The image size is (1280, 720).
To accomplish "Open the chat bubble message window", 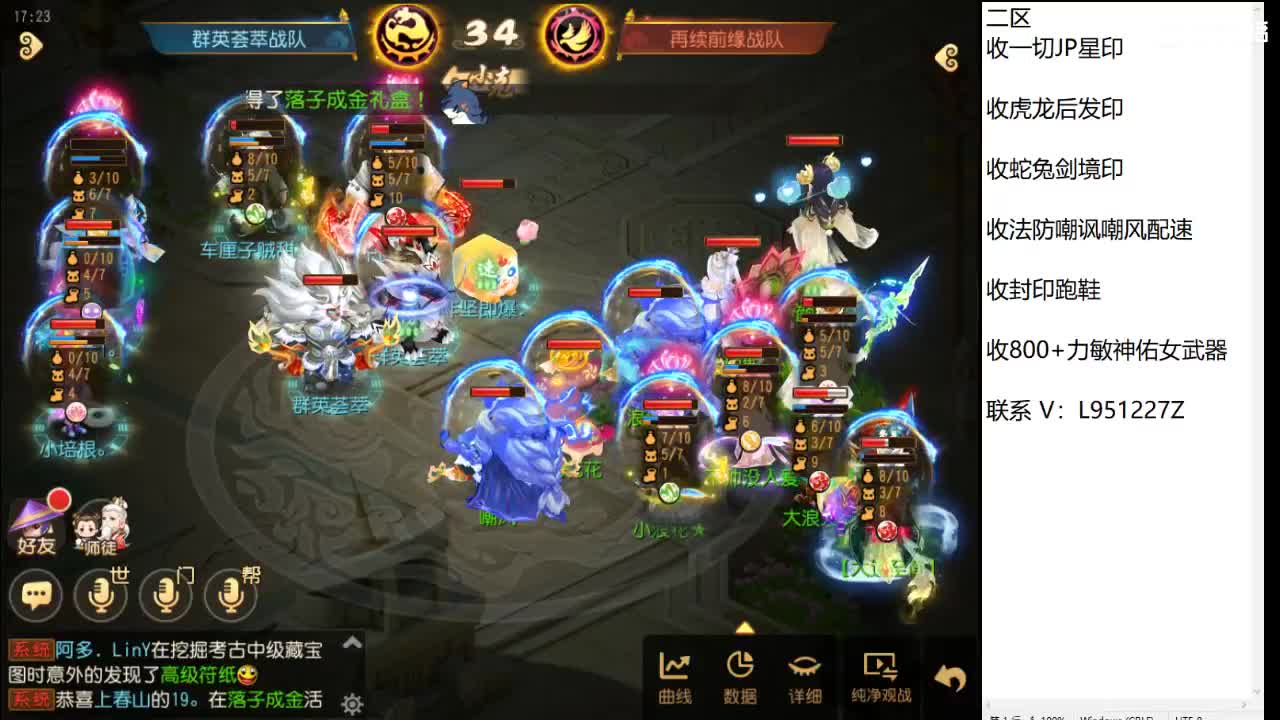I will [x=36, y=595].
